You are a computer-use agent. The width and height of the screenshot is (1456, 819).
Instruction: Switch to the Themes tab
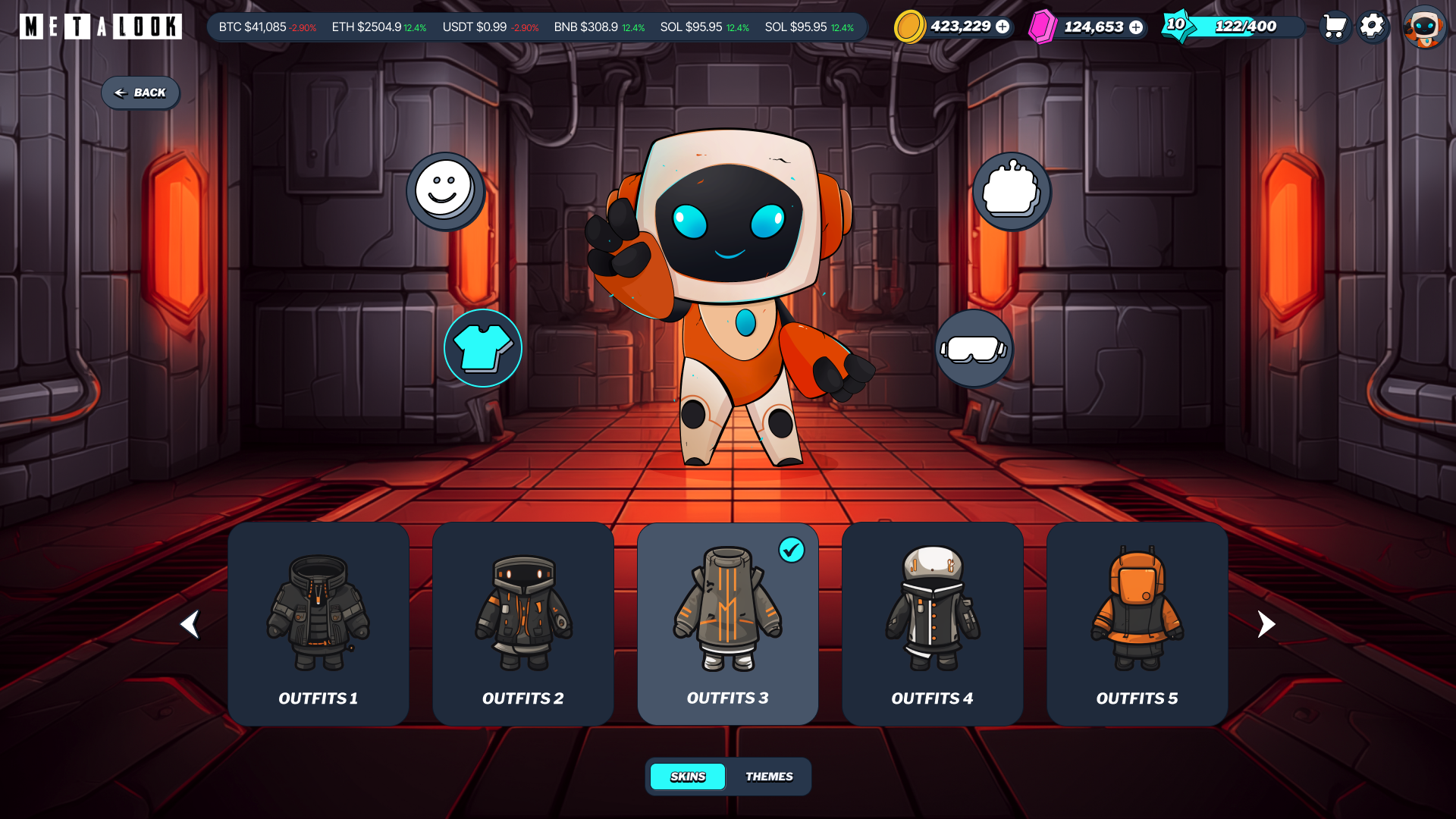[x=769, y=777]
